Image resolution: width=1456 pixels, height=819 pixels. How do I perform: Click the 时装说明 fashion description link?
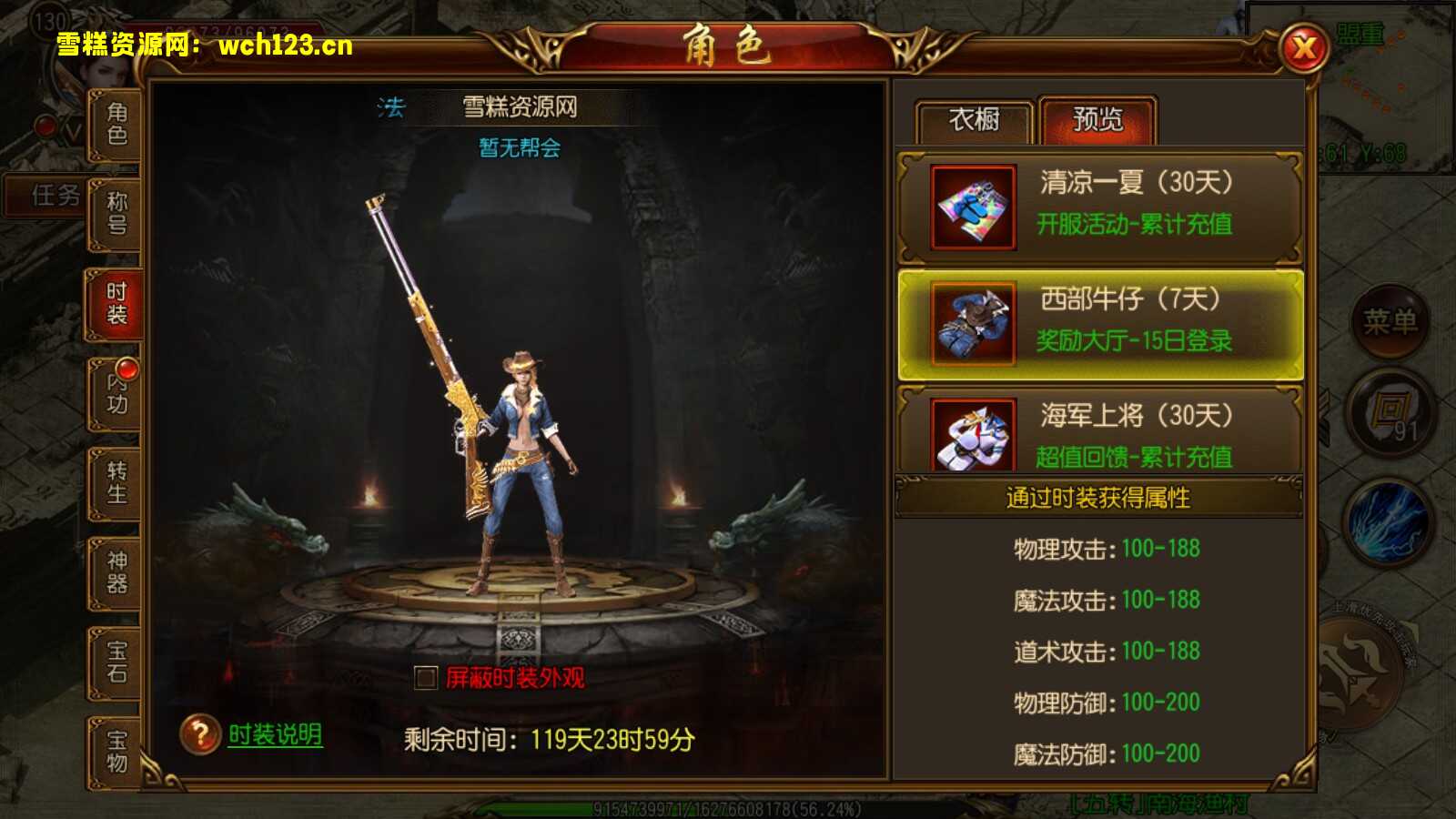[273, 733]
